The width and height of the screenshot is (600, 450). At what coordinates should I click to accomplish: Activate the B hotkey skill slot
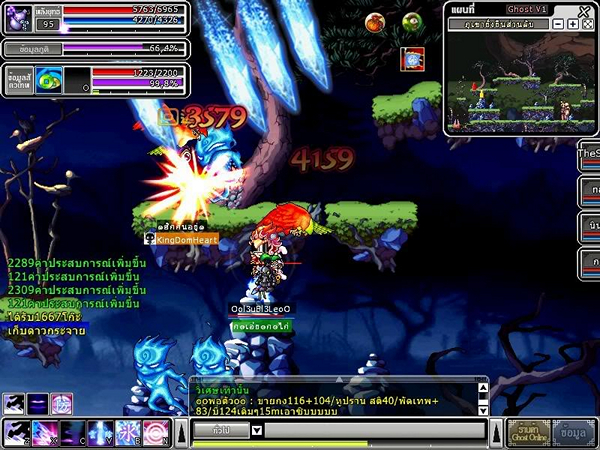pyautogui.click(x=129, y=432)
